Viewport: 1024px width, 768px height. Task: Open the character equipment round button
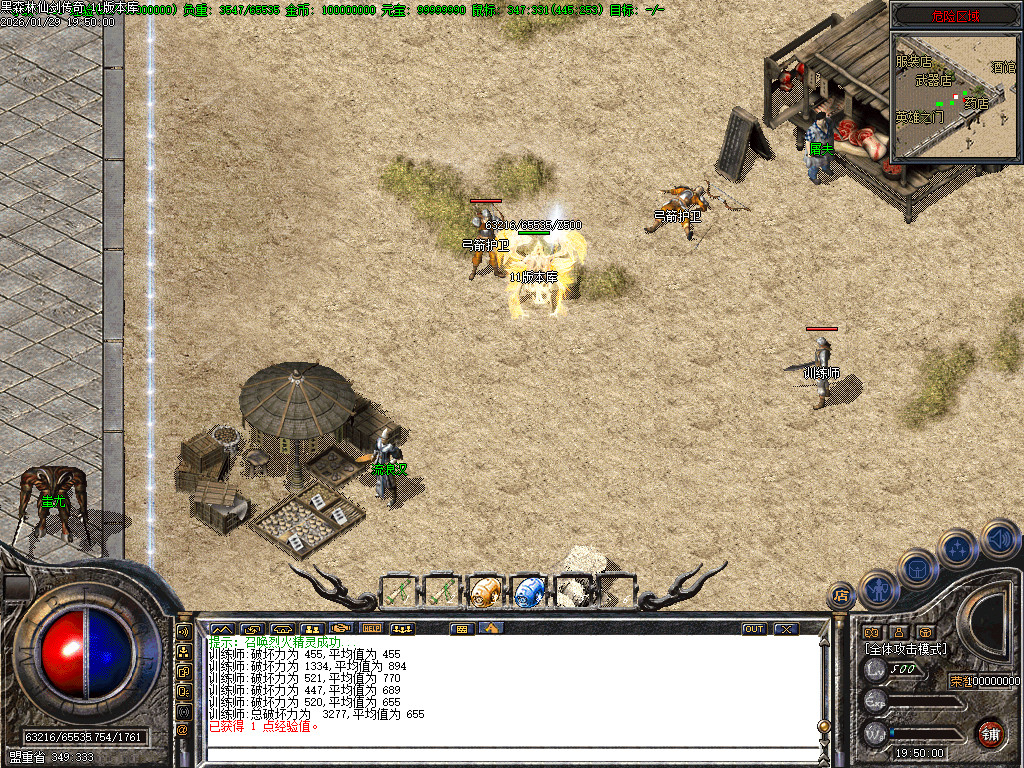click(877, 589)
